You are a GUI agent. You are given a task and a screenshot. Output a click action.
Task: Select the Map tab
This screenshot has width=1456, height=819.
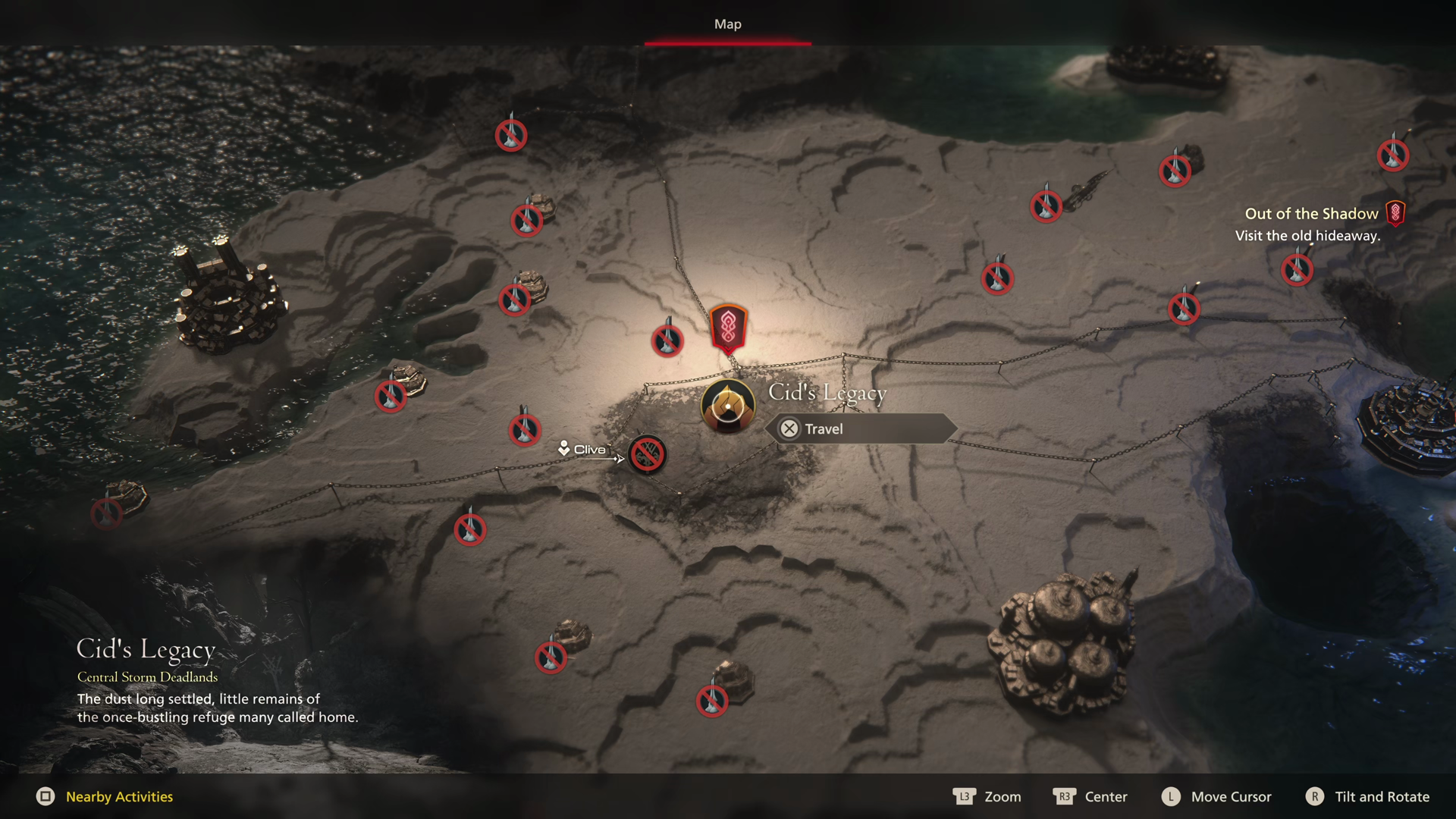[727, 24]
